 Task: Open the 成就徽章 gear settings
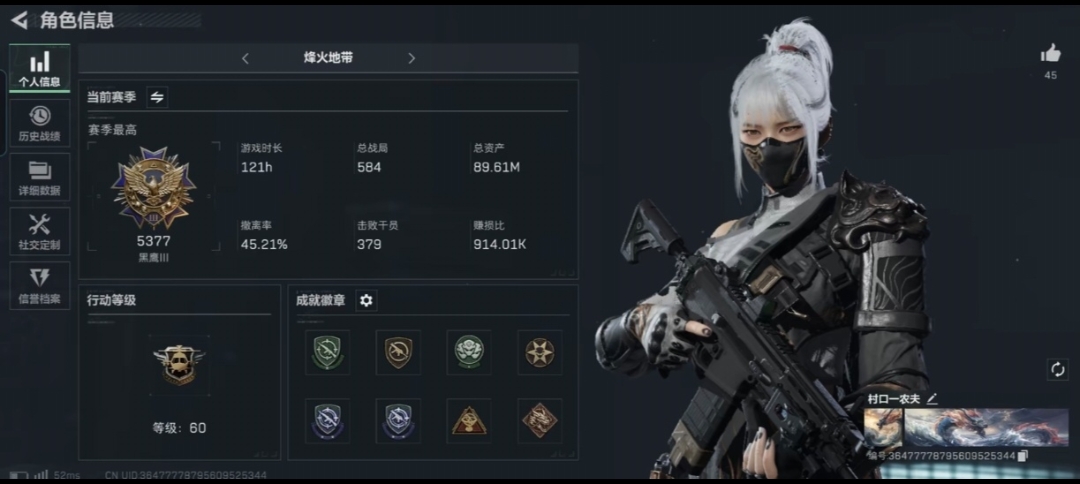[x=366, y=300]
